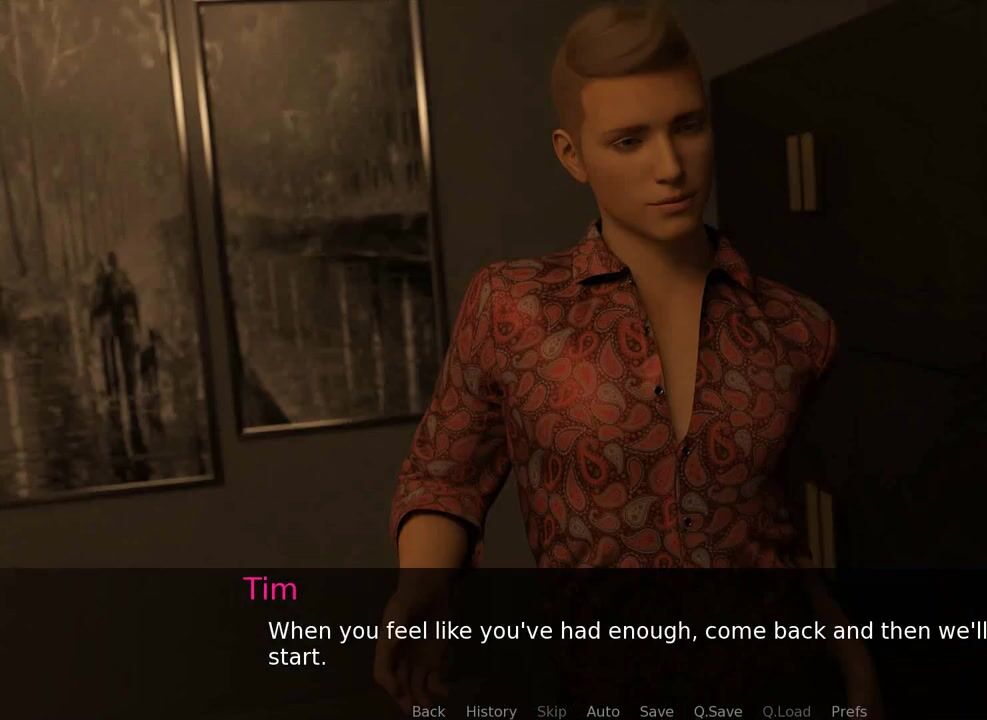This screenshot has height=720, width=987.
Task: Quick save with Q.Save
Action: pos(718,711)
